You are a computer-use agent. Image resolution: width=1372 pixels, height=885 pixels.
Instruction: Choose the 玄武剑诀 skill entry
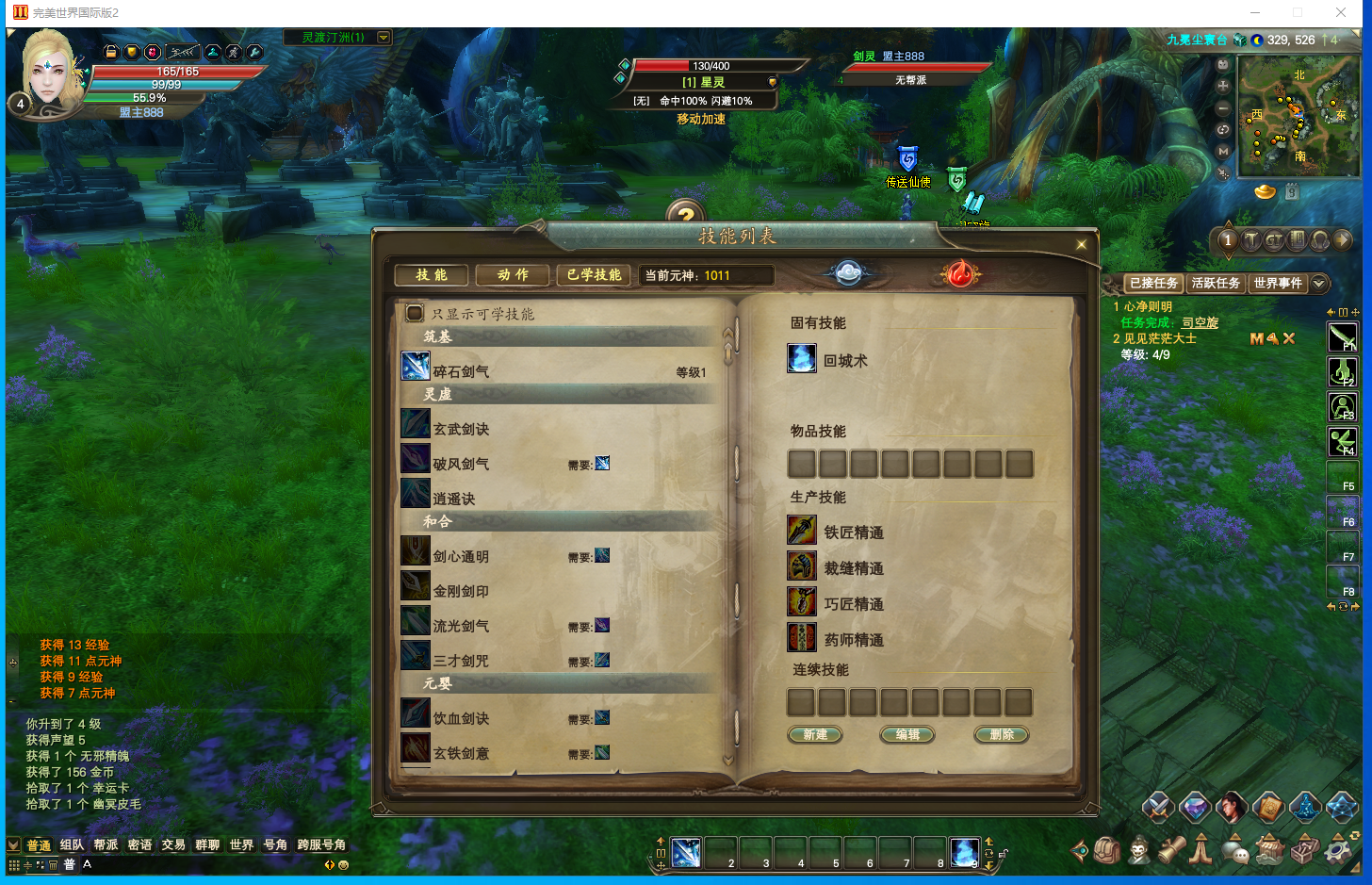point(461,429)
